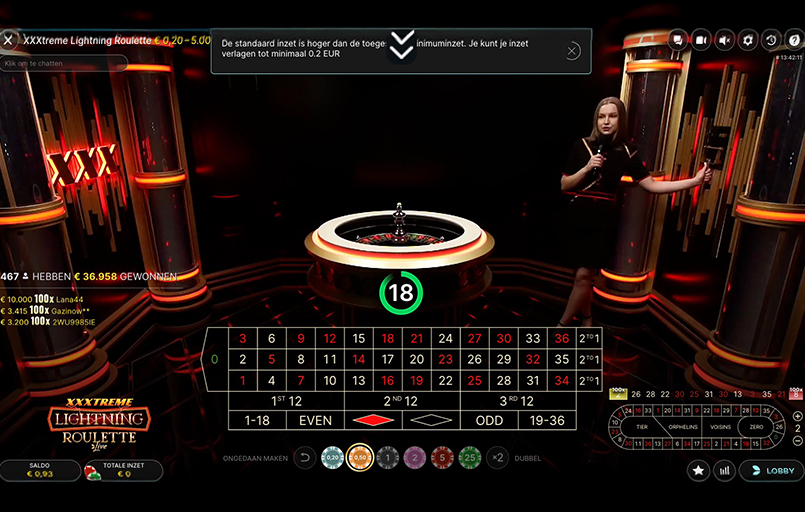Open the favourite bets star button
The image size is (805, 512).
pyautogui.click(x=699, y=470)
